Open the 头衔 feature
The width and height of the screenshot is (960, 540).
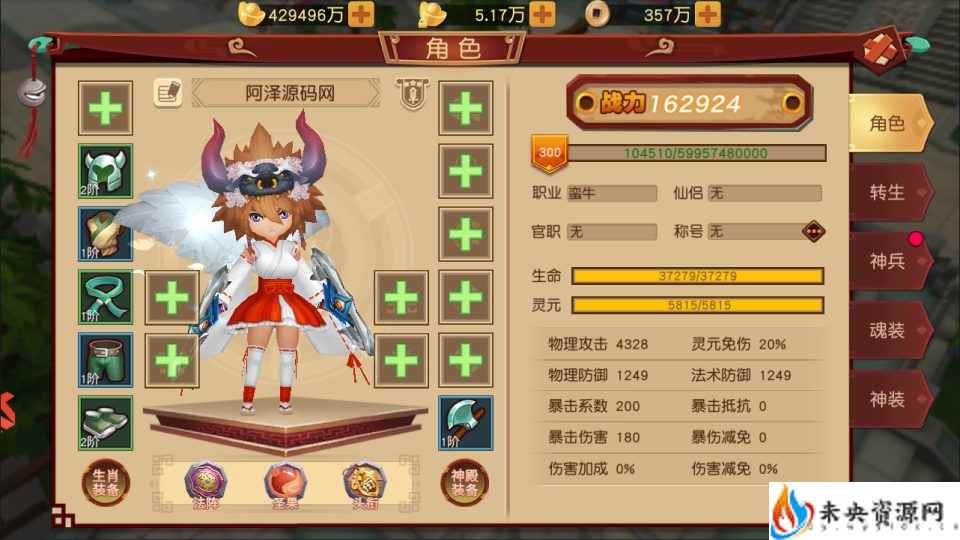361,485
